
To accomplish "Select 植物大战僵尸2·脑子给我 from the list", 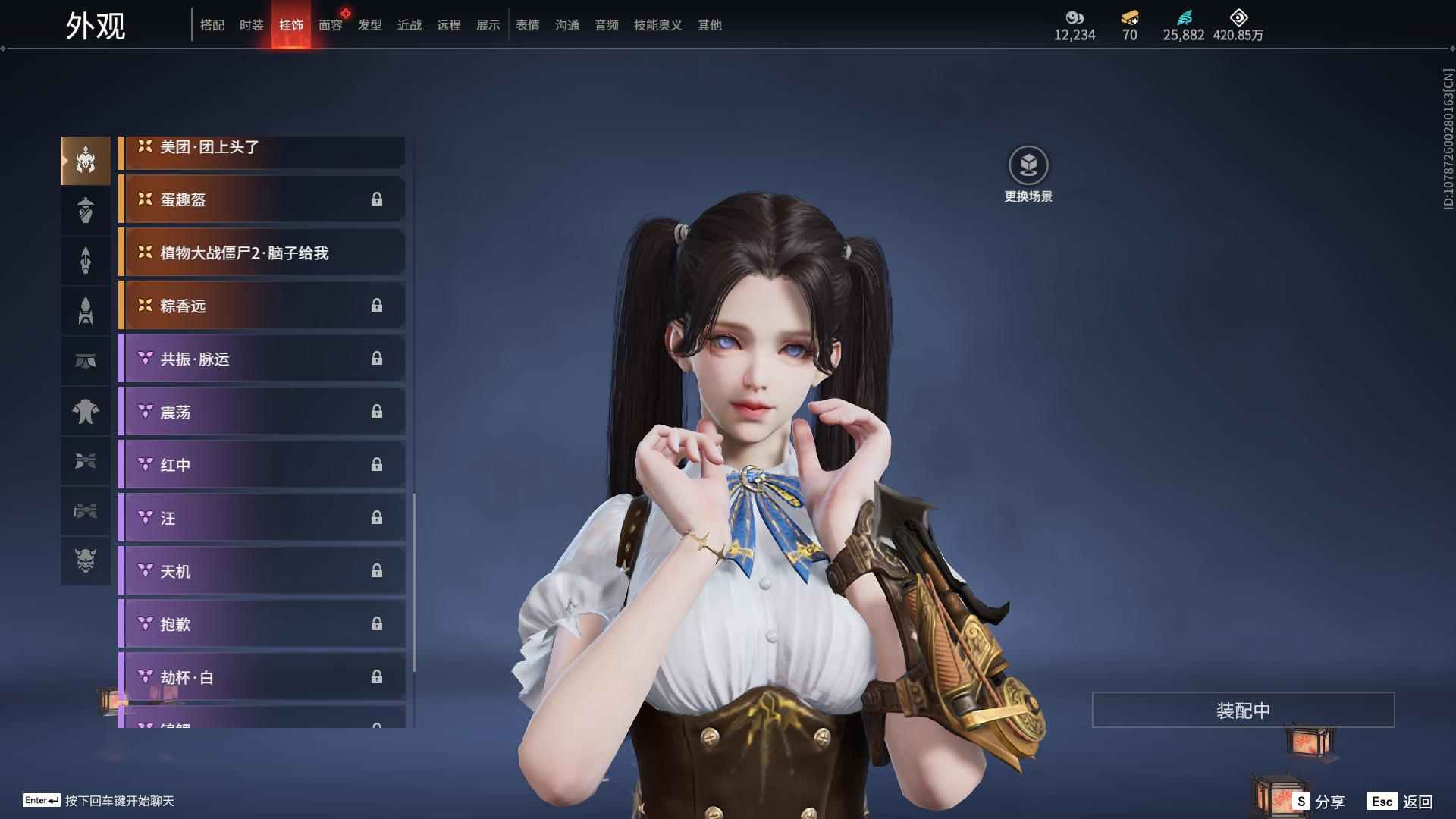I will (262, 253).
